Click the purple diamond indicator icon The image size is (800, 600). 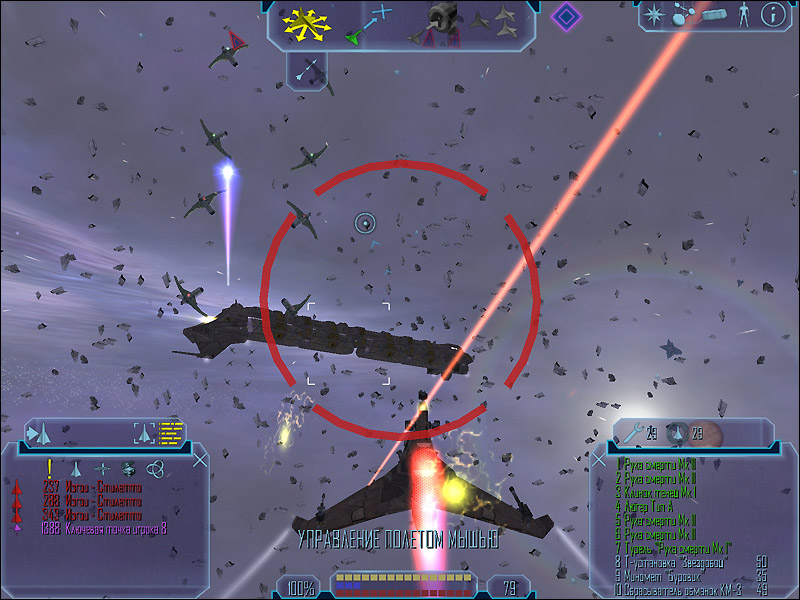(x=567, y=16)
